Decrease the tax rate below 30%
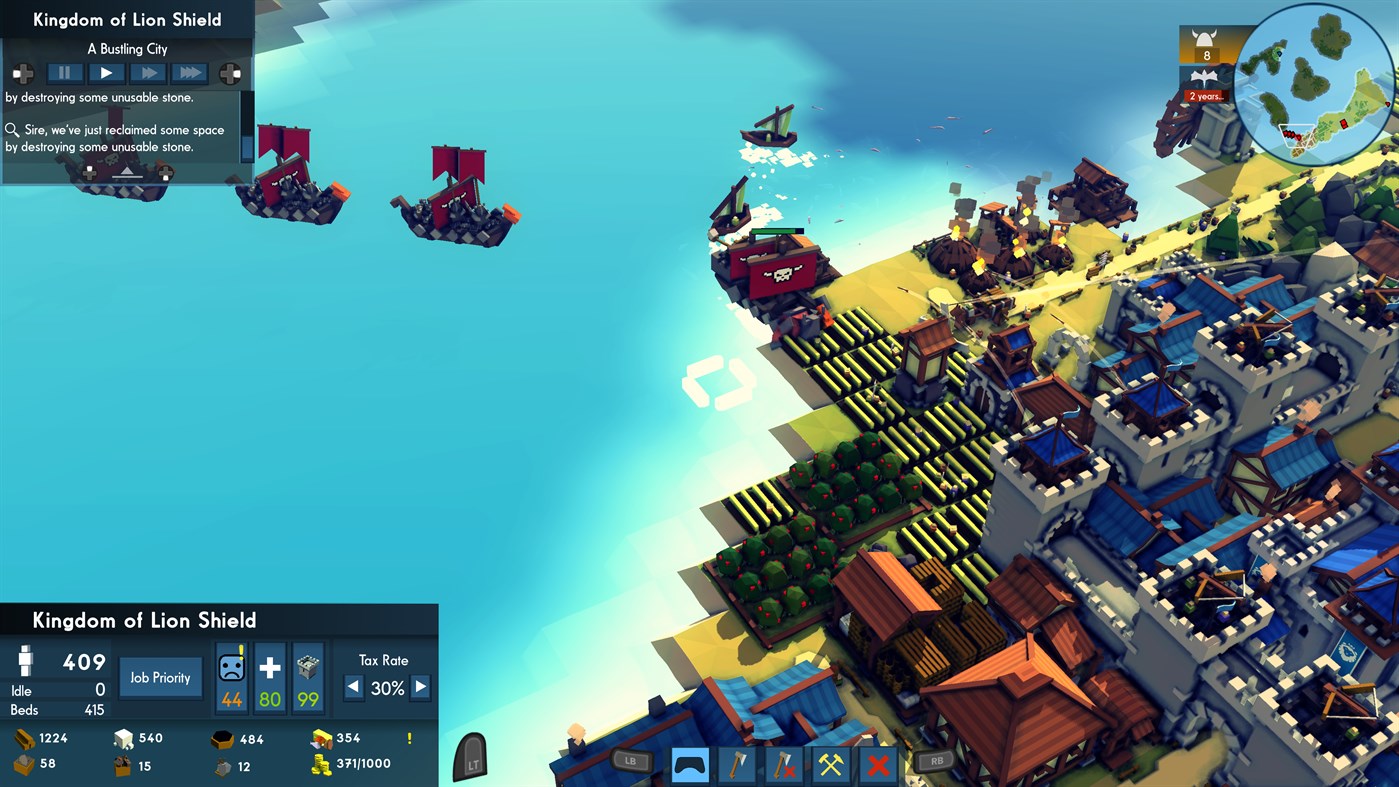 pyautogui.click(x=354, y=687)
